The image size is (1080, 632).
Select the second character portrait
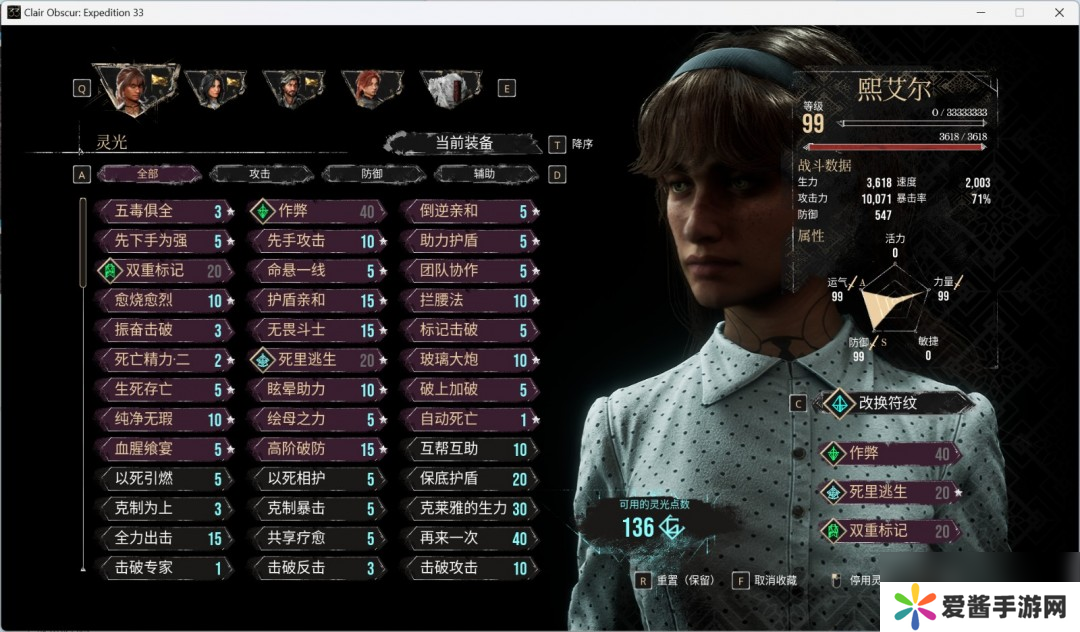(x=215, y=88)
